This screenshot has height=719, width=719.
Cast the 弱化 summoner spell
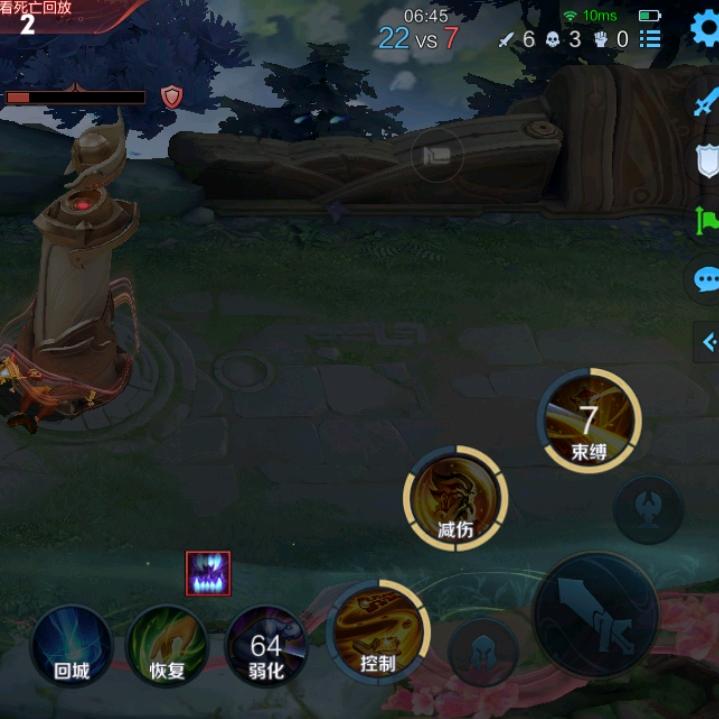tap(266, 645)
